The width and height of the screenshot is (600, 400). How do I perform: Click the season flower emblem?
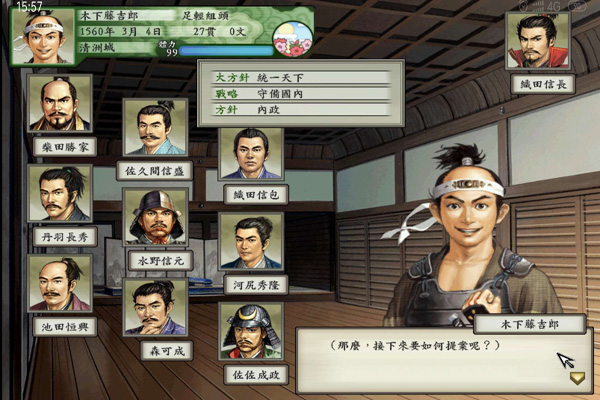(292, 40)
